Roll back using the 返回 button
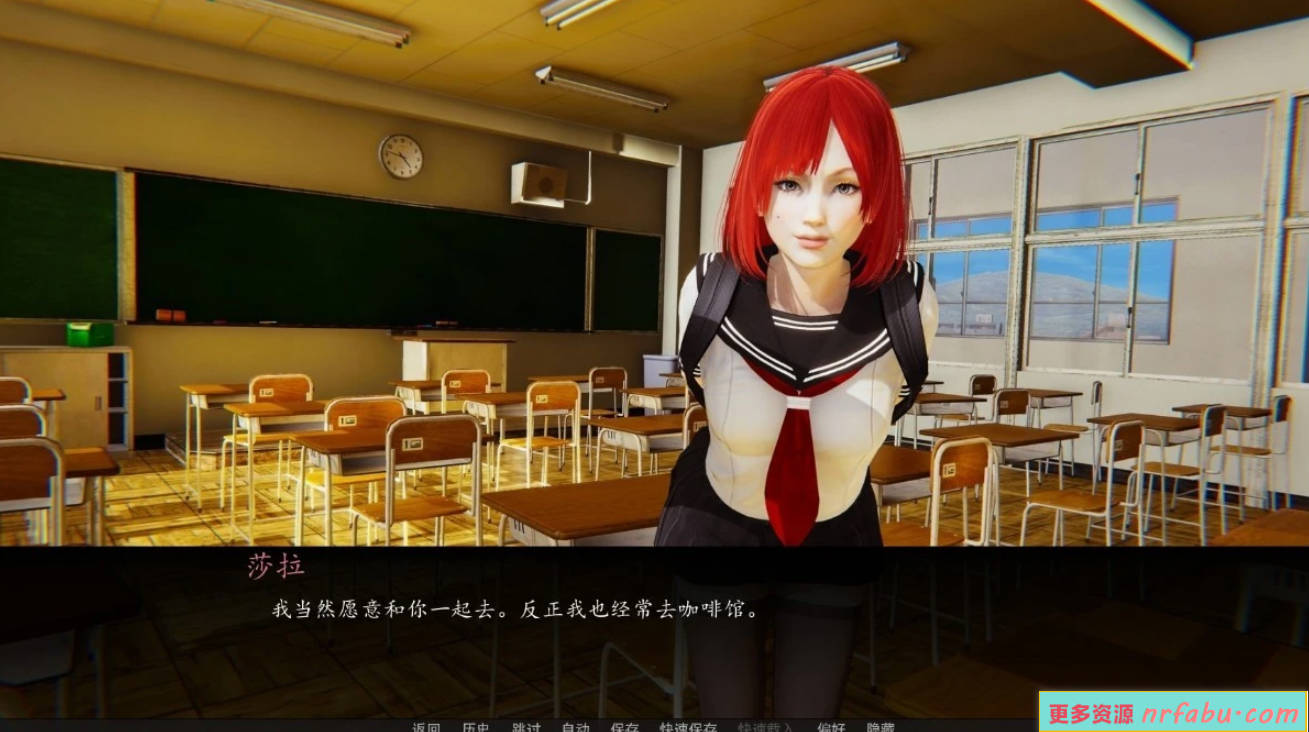 tap(427, 728)
